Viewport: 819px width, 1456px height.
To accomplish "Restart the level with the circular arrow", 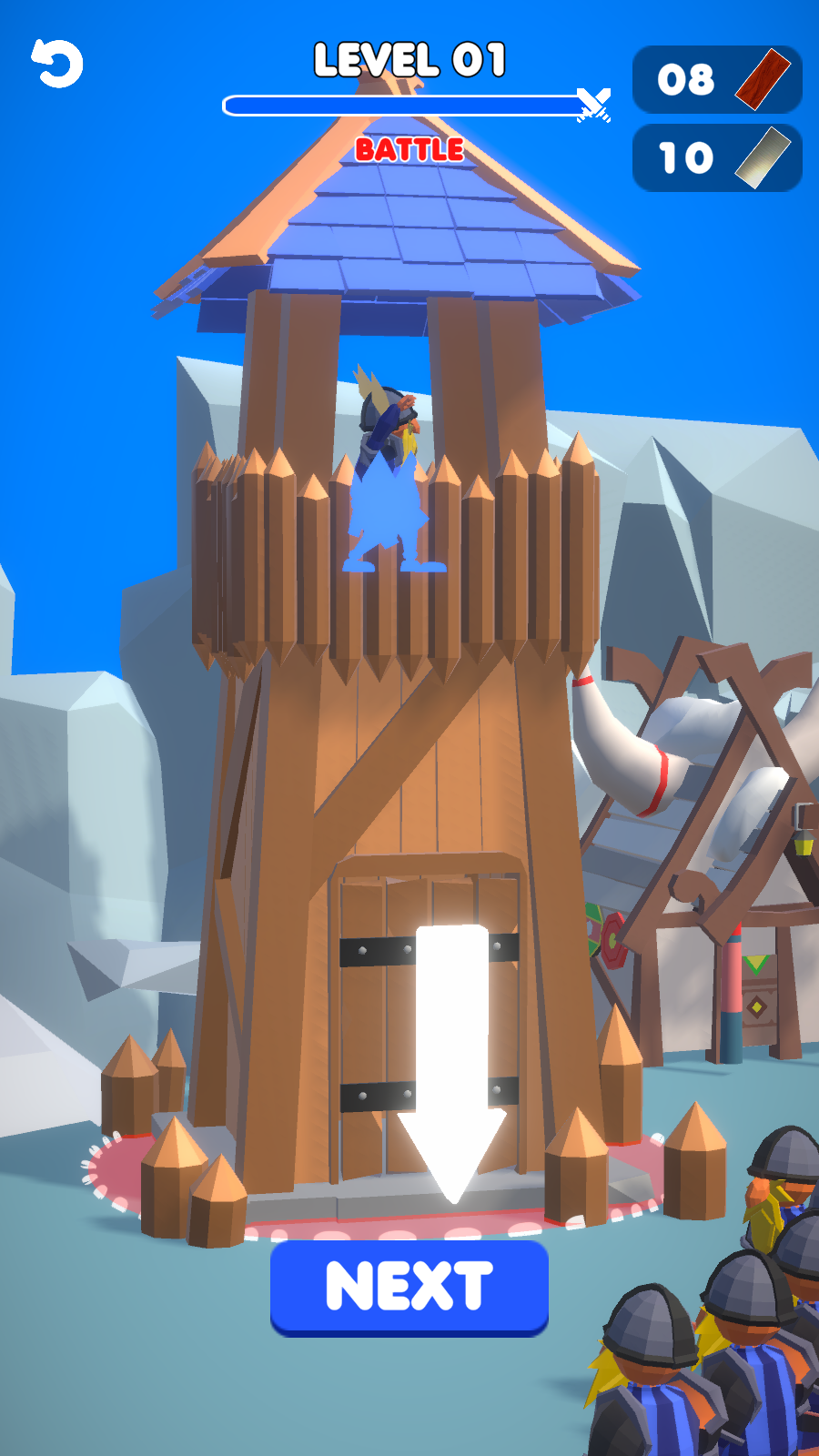I will click(x=57, y=65).
